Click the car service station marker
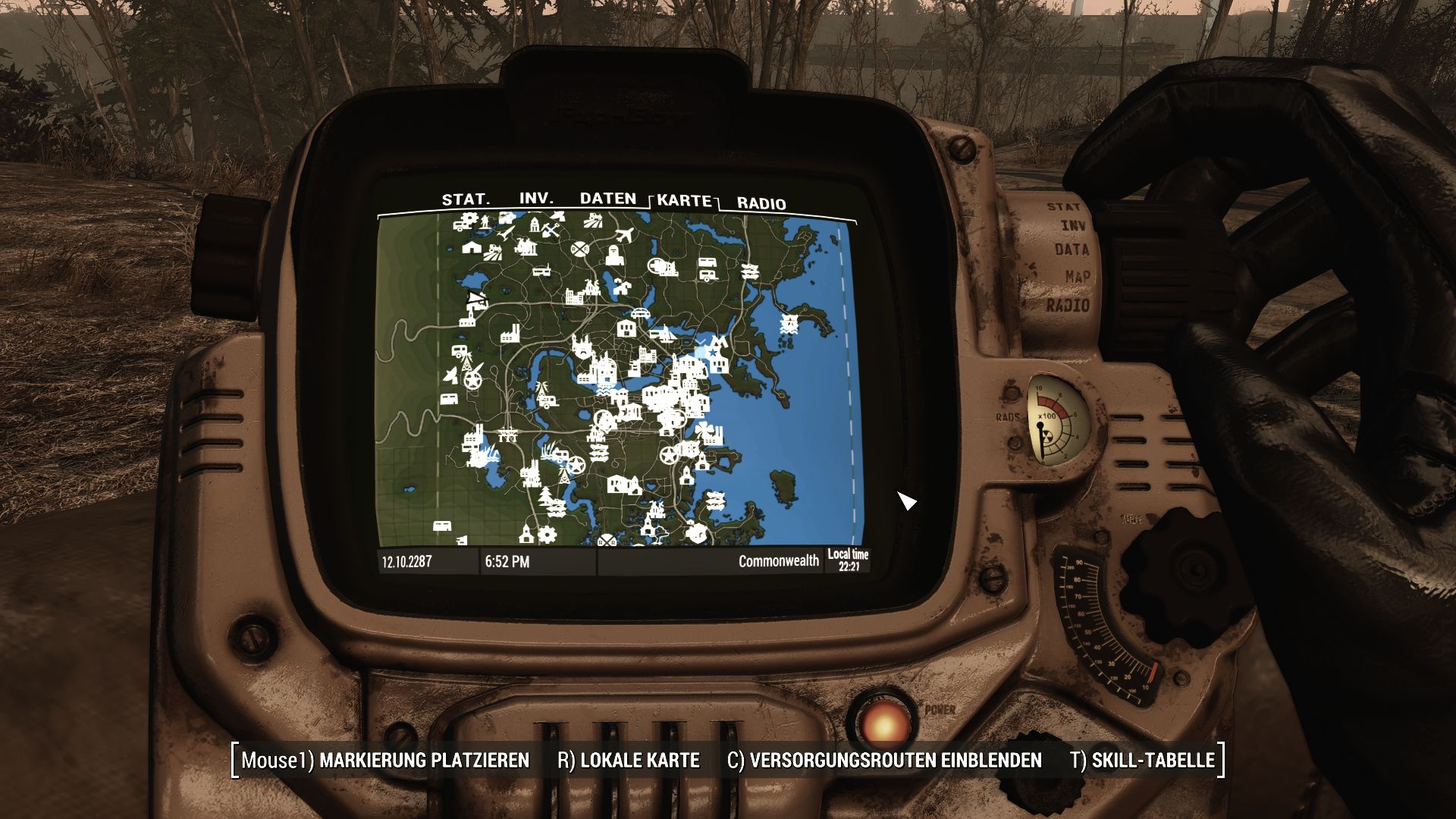The width and height of the screenshot is (1456, 819). pyautogui.click(x=639, y=312)
